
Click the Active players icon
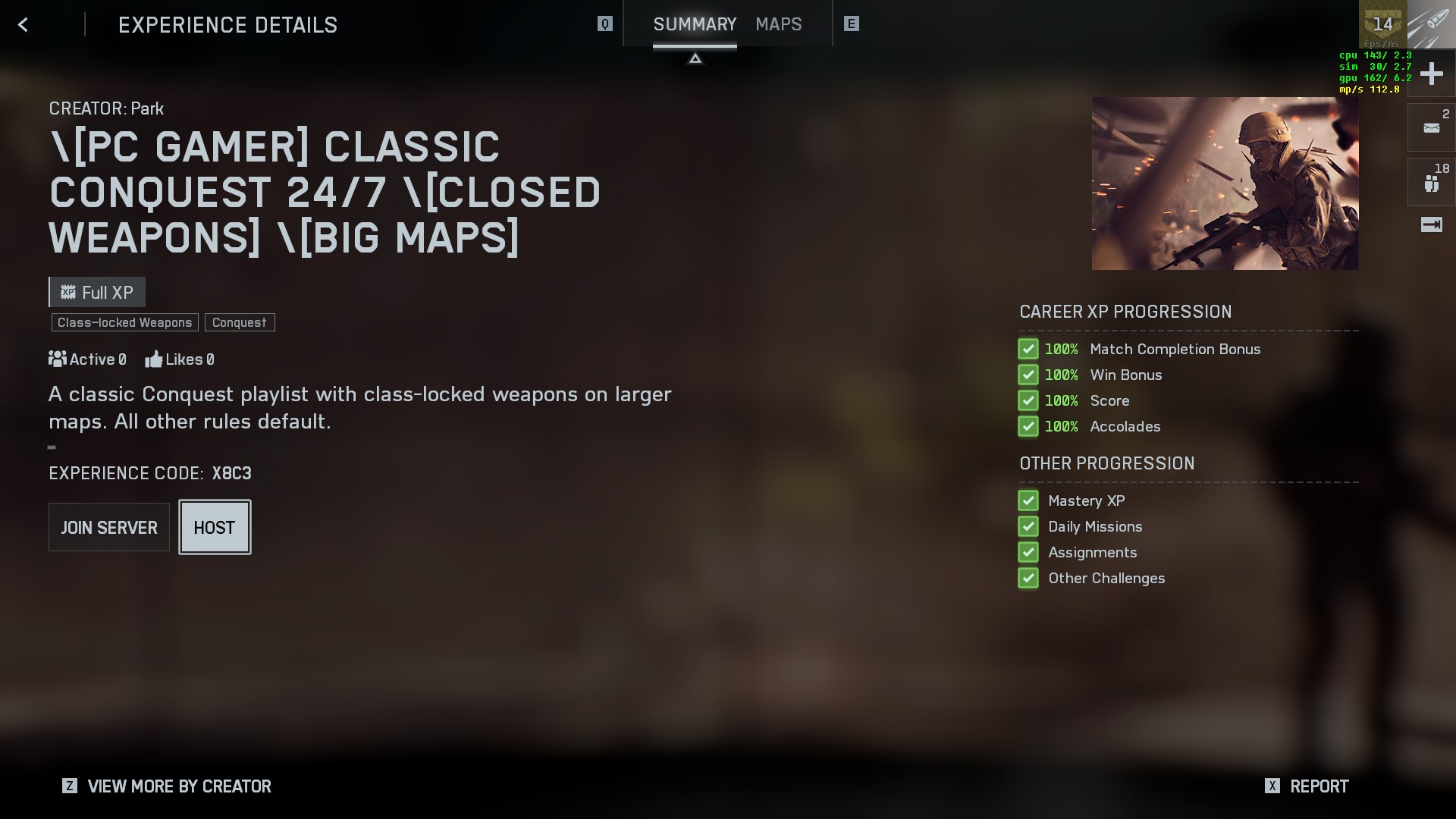[57, 359]
